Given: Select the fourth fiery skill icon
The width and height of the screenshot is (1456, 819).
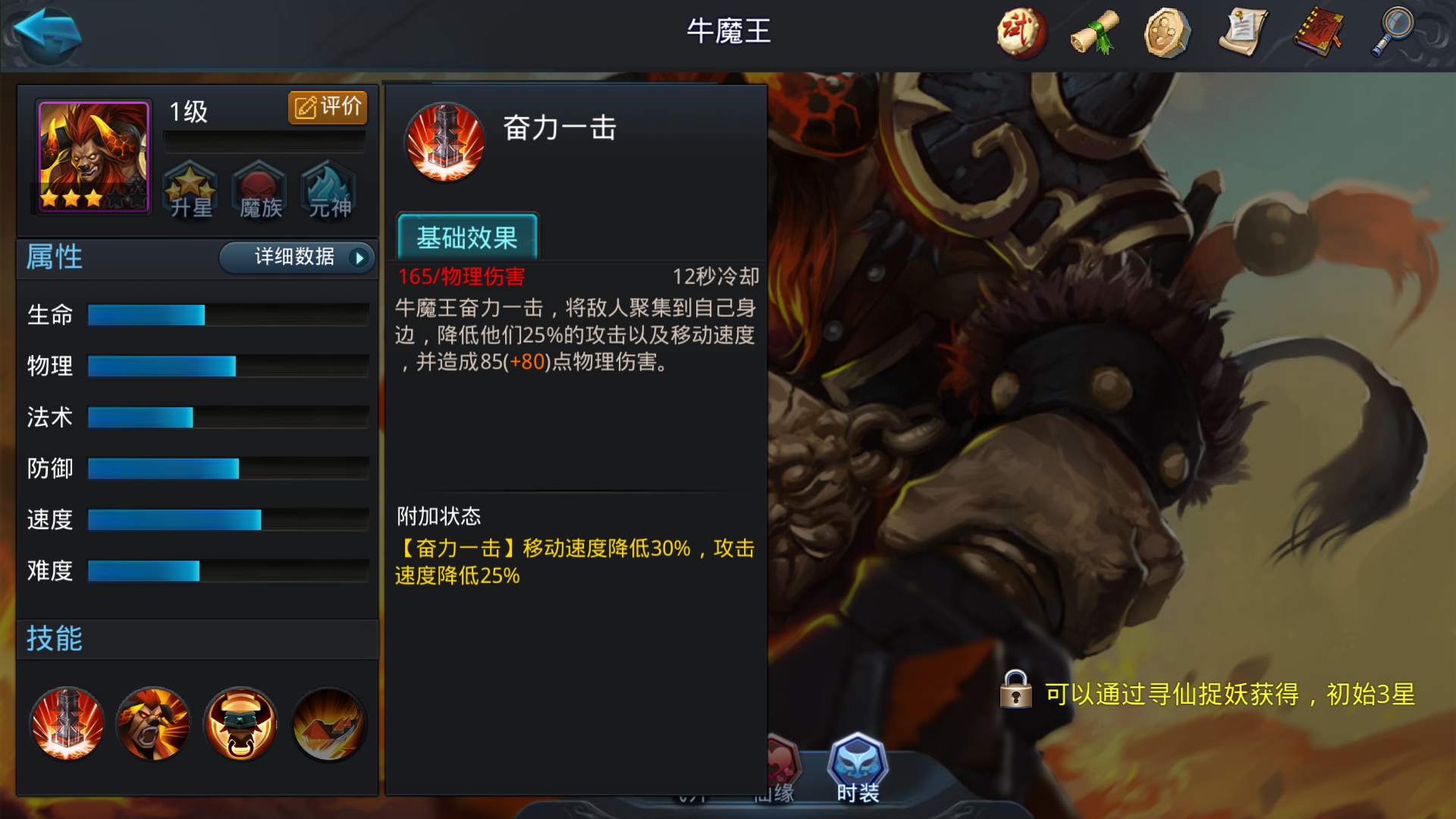Looking at the screenshot, I should tap(326, 724).
